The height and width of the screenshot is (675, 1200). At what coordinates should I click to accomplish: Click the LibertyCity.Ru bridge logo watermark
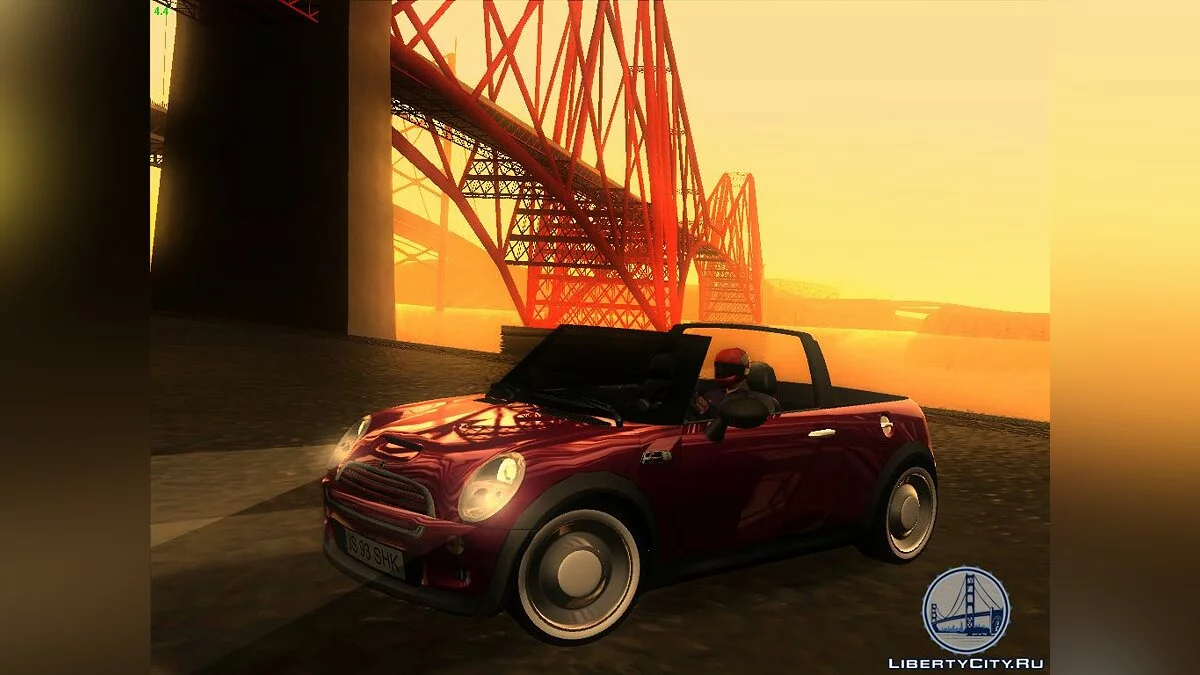point(965,610)
